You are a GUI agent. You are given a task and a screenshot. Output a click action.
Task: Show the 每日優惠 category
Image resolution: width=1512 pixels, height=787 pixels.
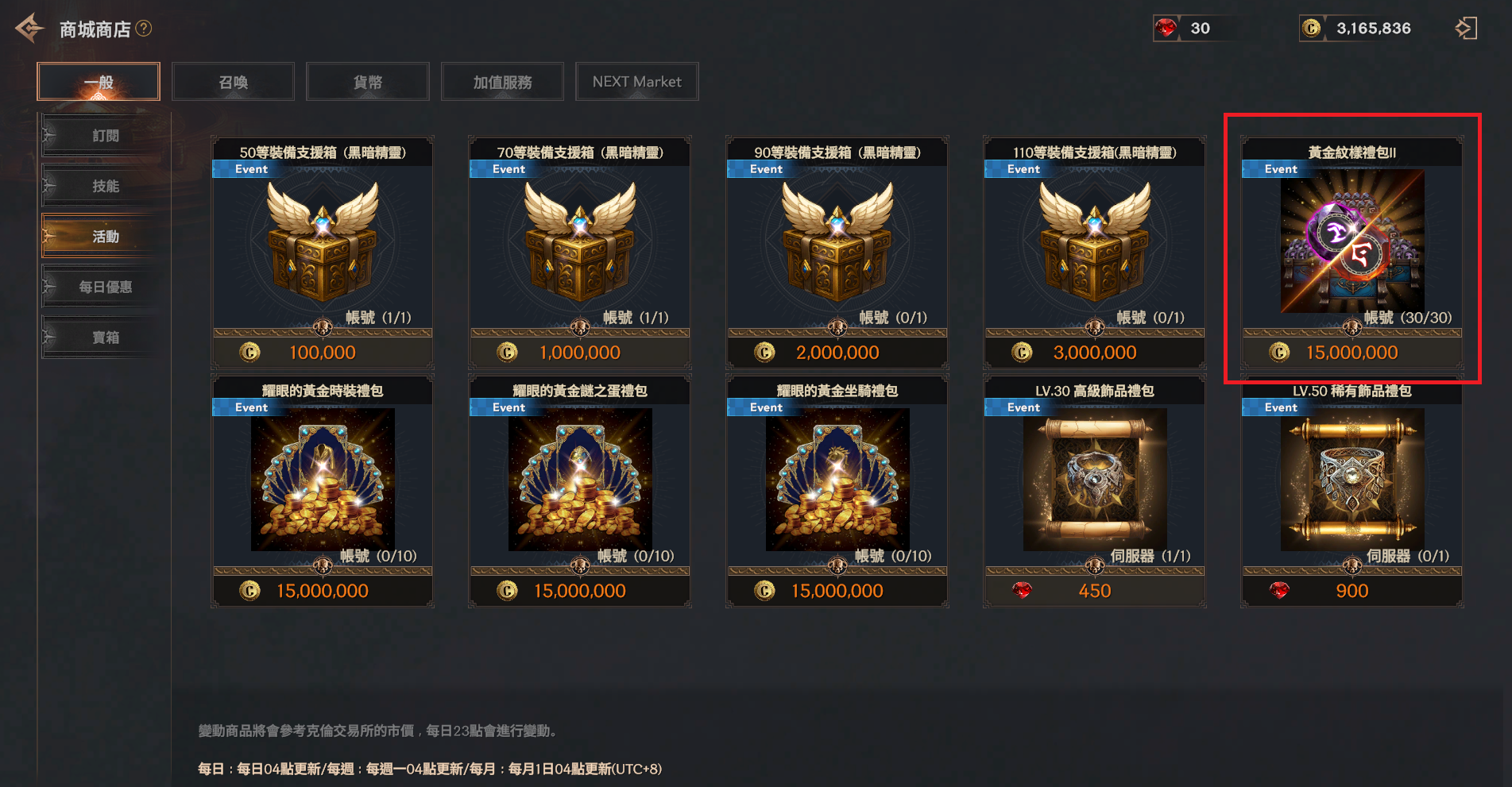[x=105, y=287]
